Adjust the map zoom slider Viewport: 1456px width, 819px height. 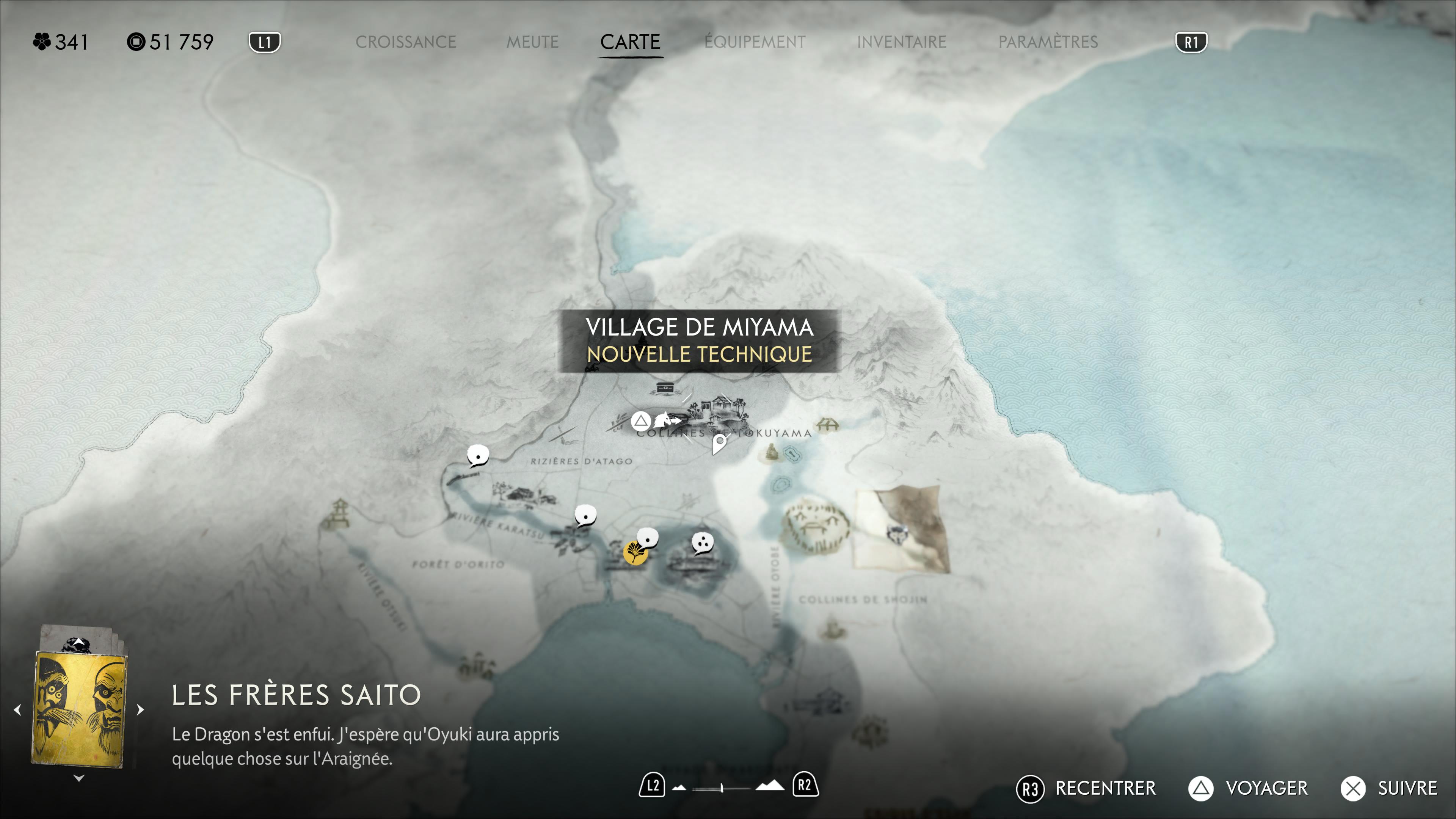pyautogui.click(x=722, y=788)
